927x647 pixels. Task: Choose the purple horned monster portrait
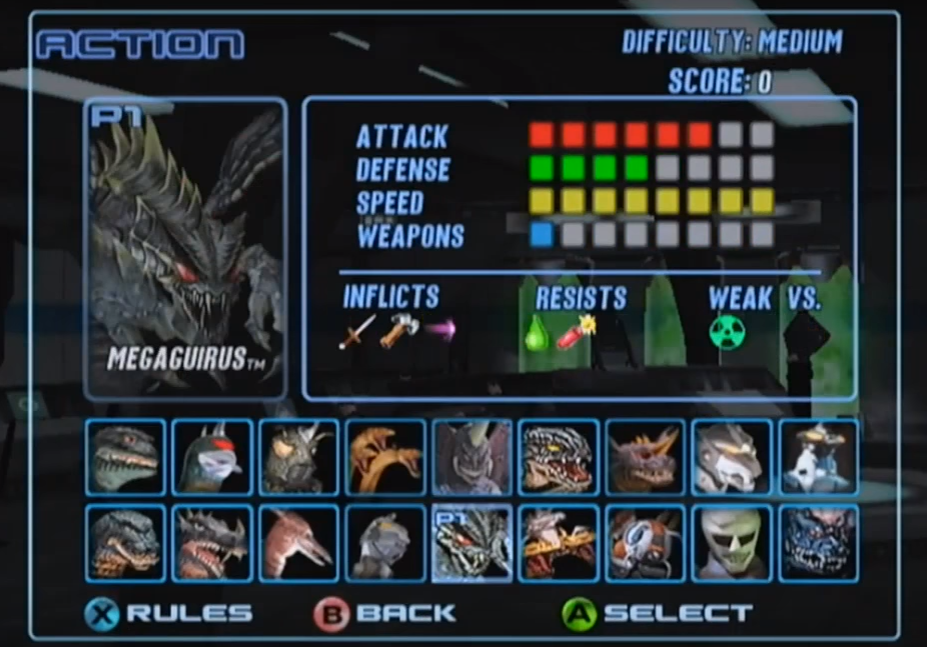click(472, 458)
